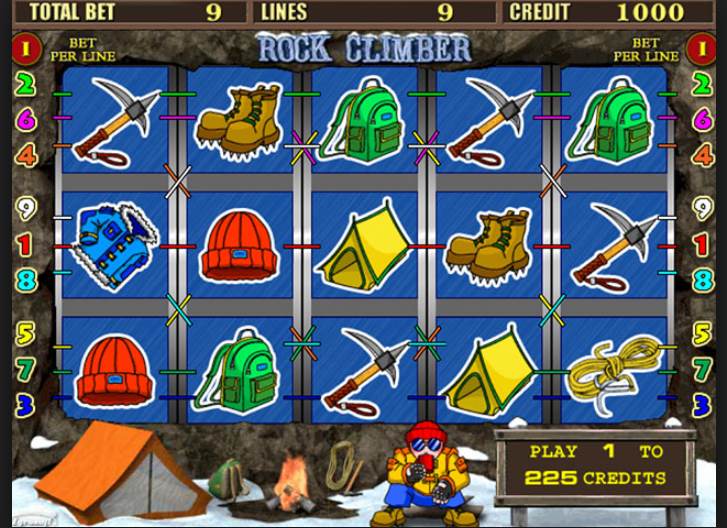Select the blue payline 3 marker on the left
This screenshot has width=727, height=528.
26,403
